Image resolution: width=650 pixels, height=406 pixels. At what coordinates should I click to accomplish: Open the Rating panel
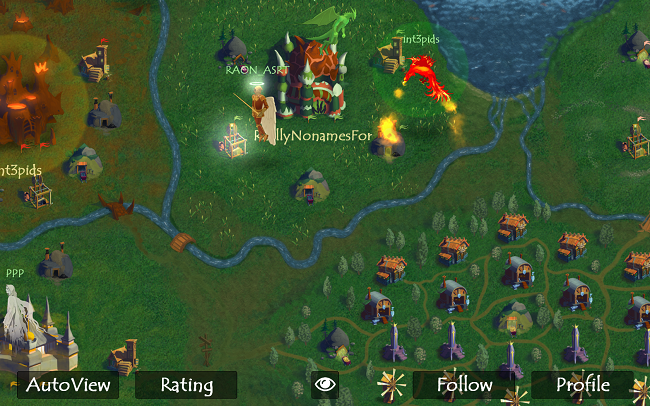[x=186, y=385]
